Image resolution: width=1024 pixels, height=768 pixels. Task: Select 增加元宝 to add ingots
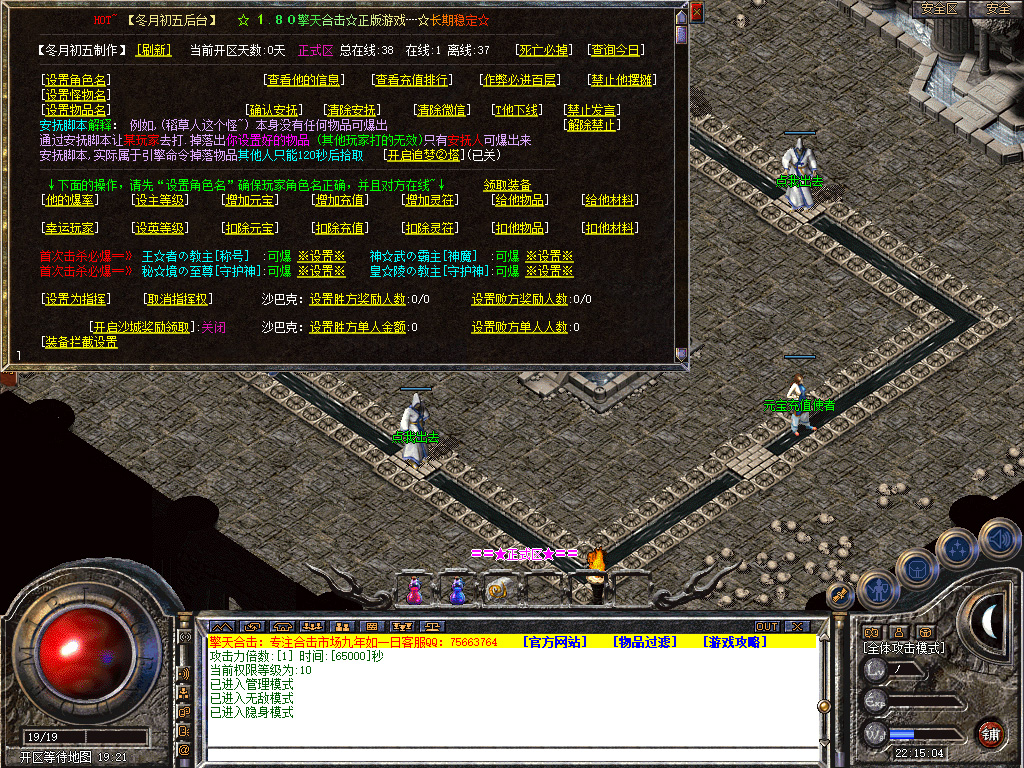(x=250, y=200)
